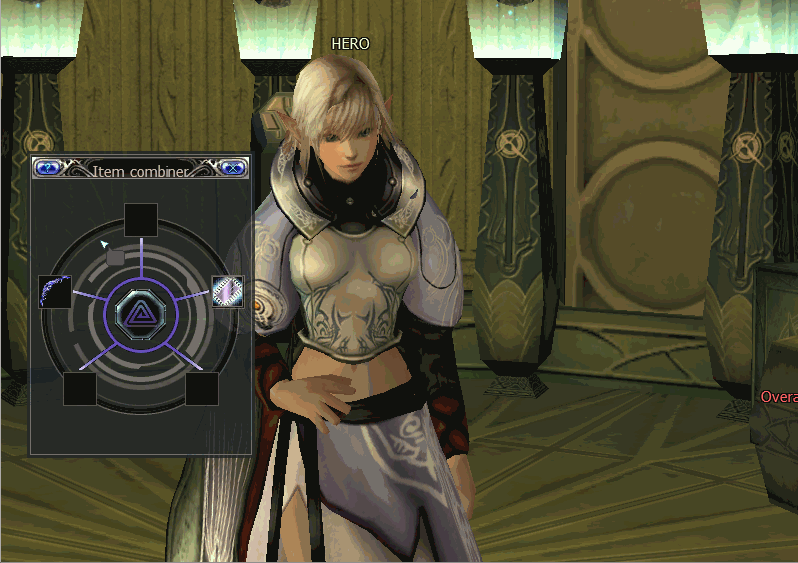Select the blue curved blade item slot
Viewport: 798px width, 563px height.
coord(54,292)
